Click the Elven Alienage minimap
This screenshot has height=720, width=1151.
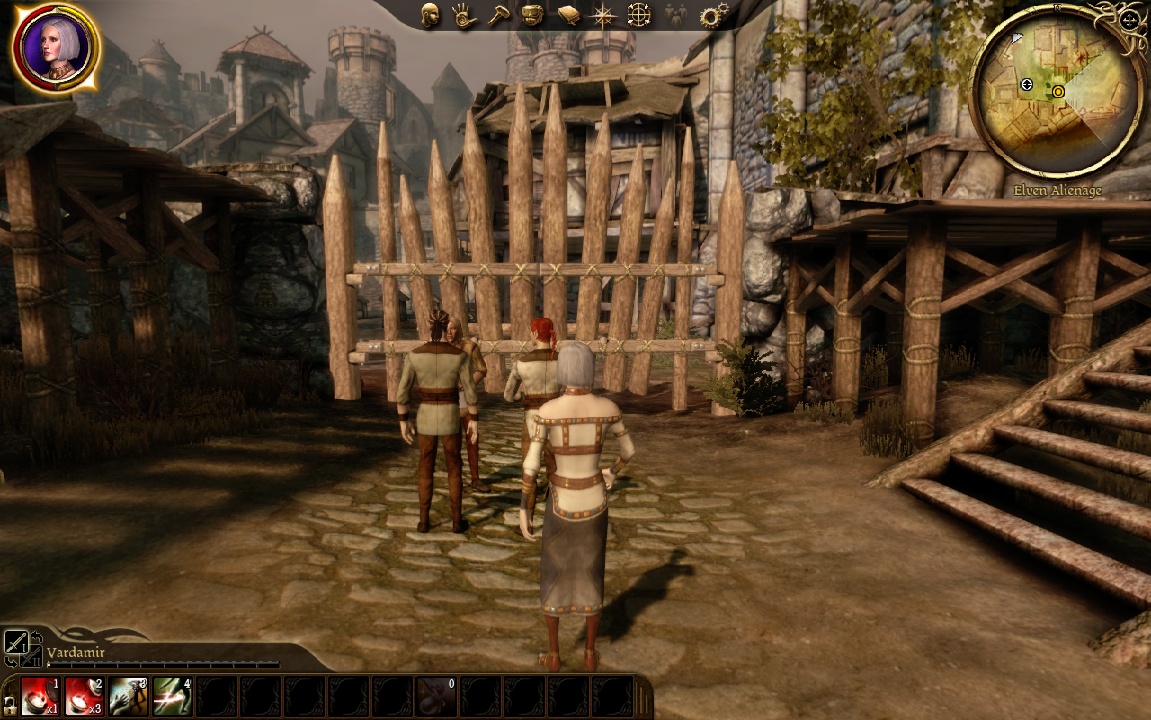pos(1058,91)
